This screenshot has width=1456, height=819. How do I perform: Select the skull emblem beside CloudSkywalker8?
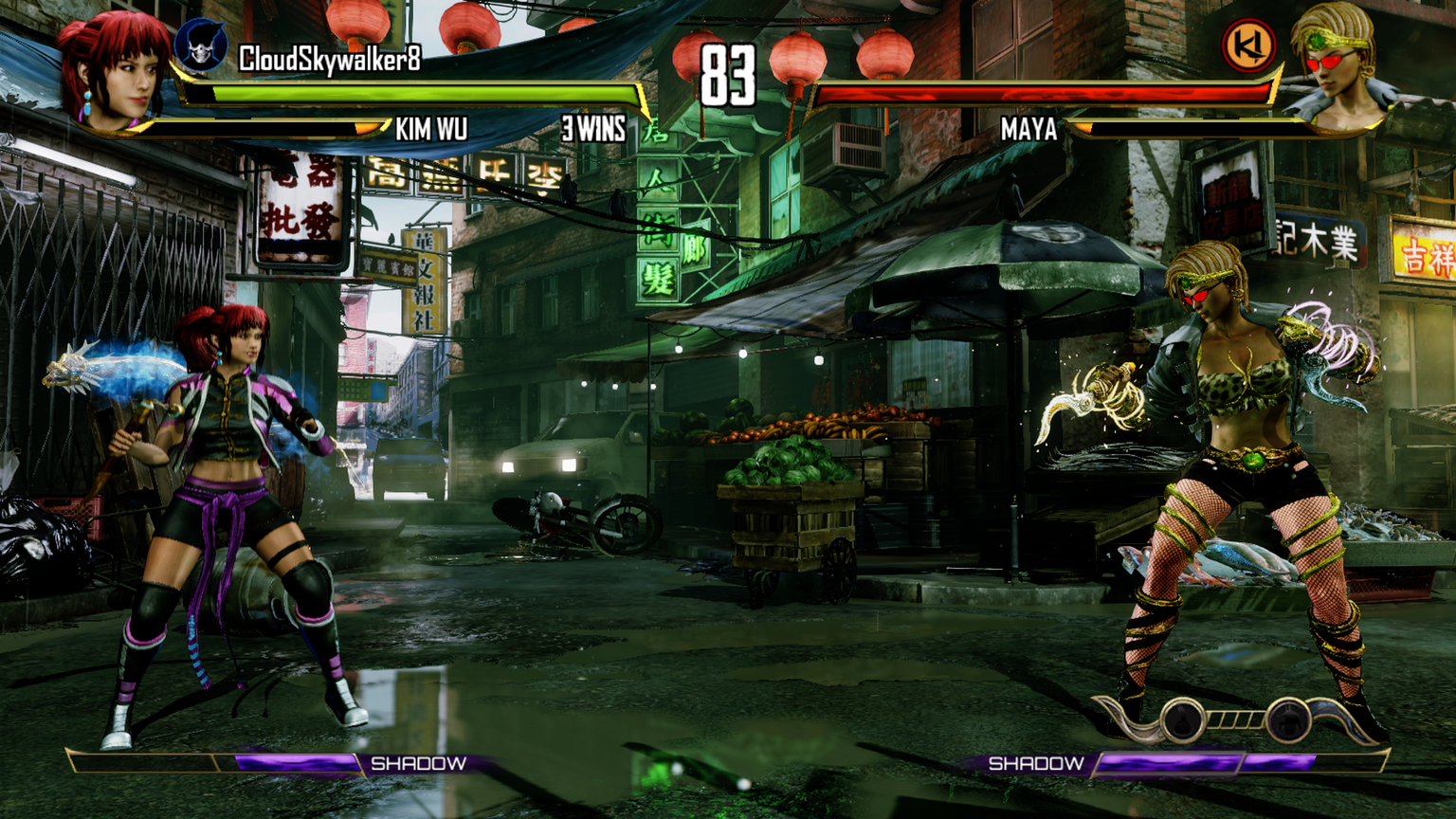[201, 45]
